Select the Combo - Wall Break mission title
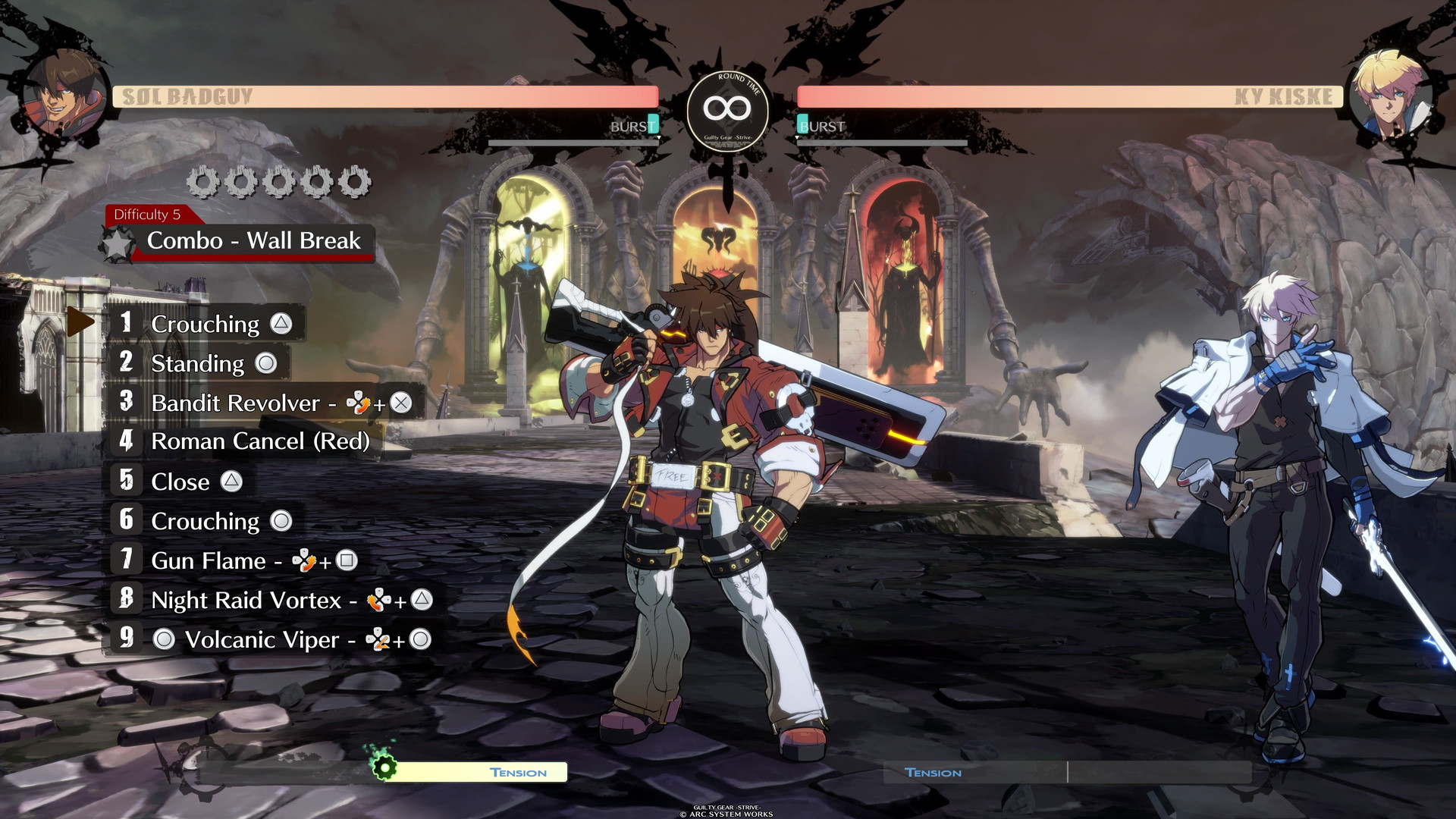 coord(253,241)
